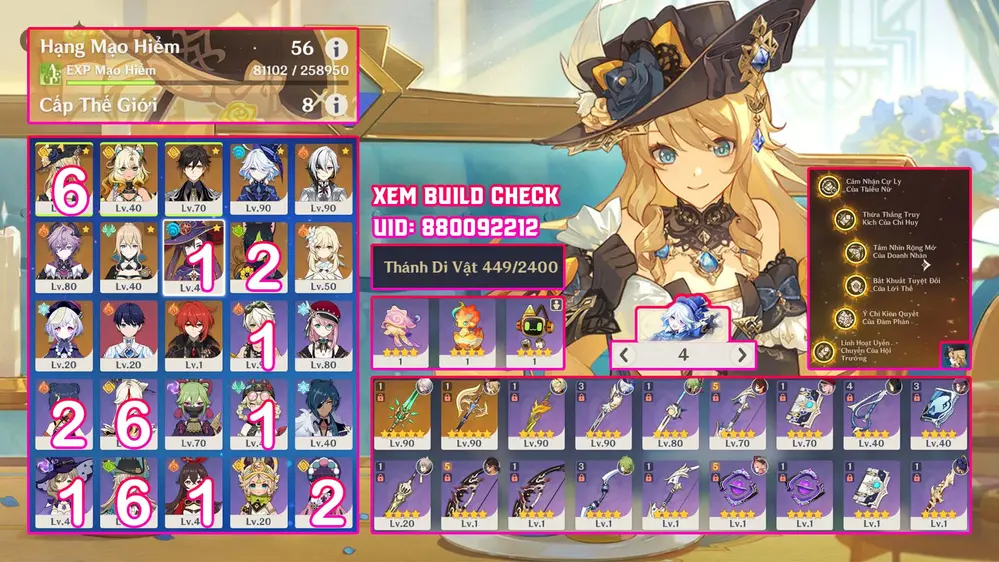Viewport: 999px width, 562px height.
Task: Advance with the right arrow beside the 4
Action: pos(742,355)
